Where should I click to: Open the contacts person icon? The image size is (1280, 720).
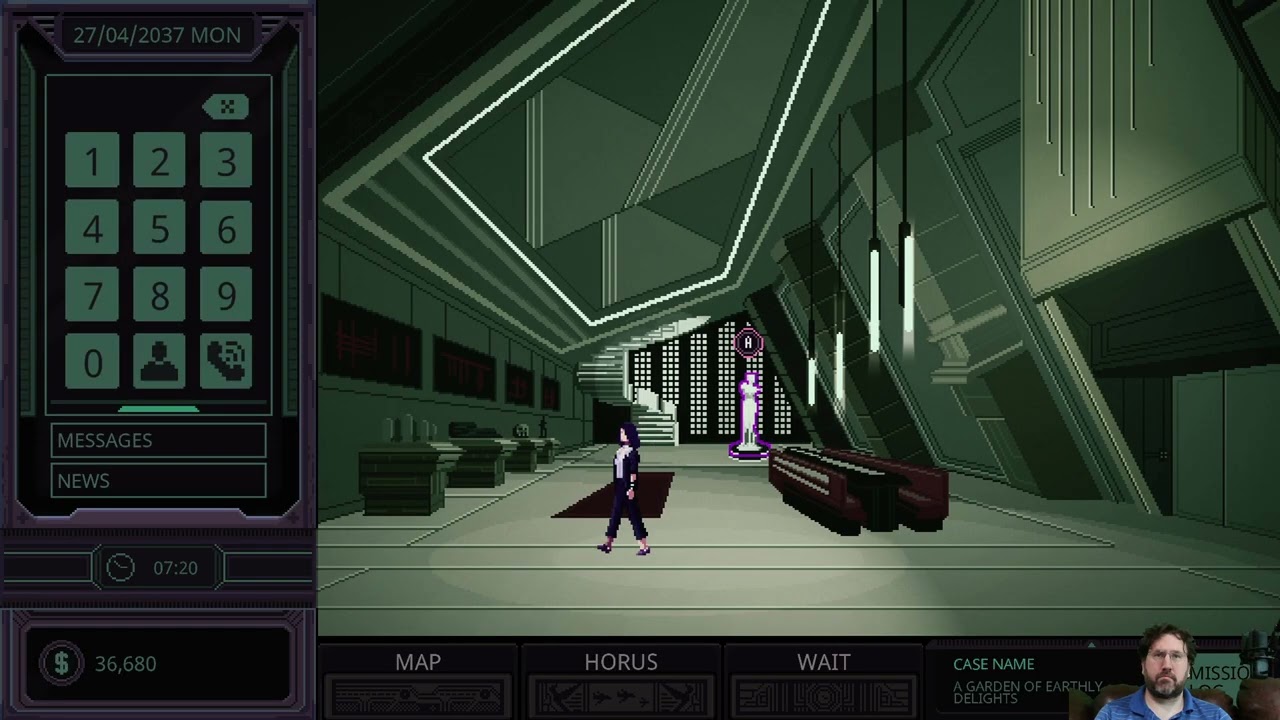point(159,361)
